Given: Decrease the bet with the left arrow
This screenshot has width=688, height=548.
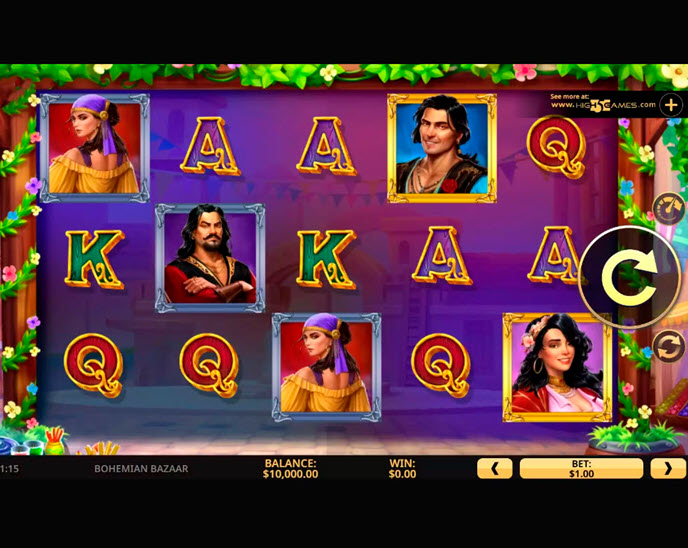Looking at the screenshot, I should pyautogui.click(x=494, y=468).
